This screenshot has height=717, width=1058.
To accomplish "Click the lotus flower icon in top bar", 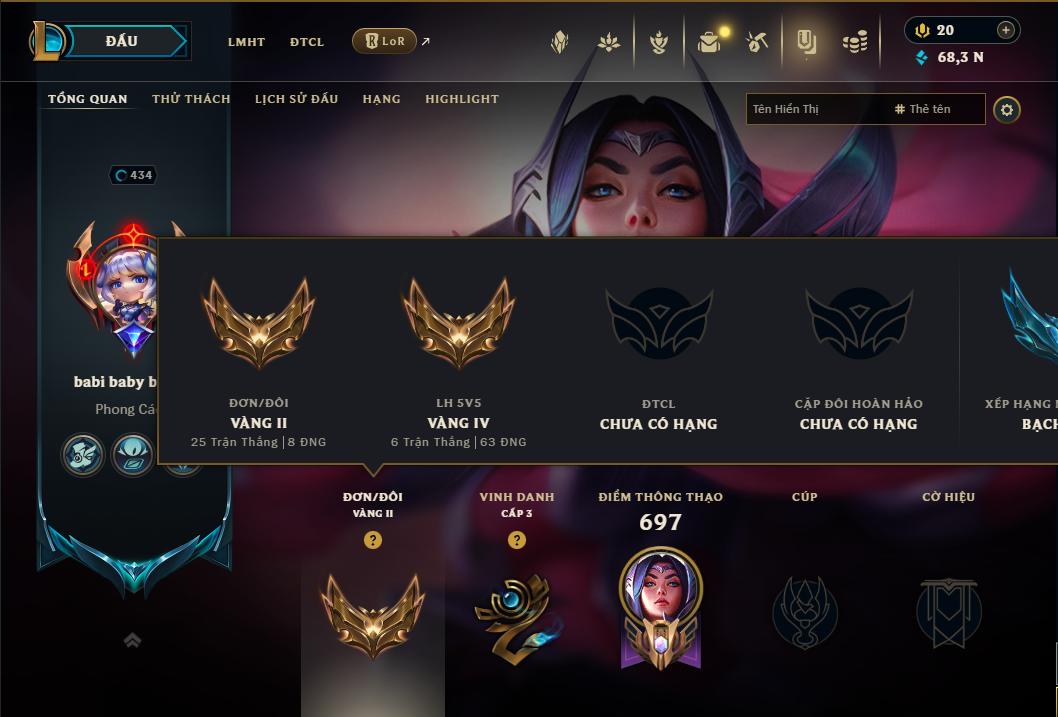I will click(x=608, y=42).
